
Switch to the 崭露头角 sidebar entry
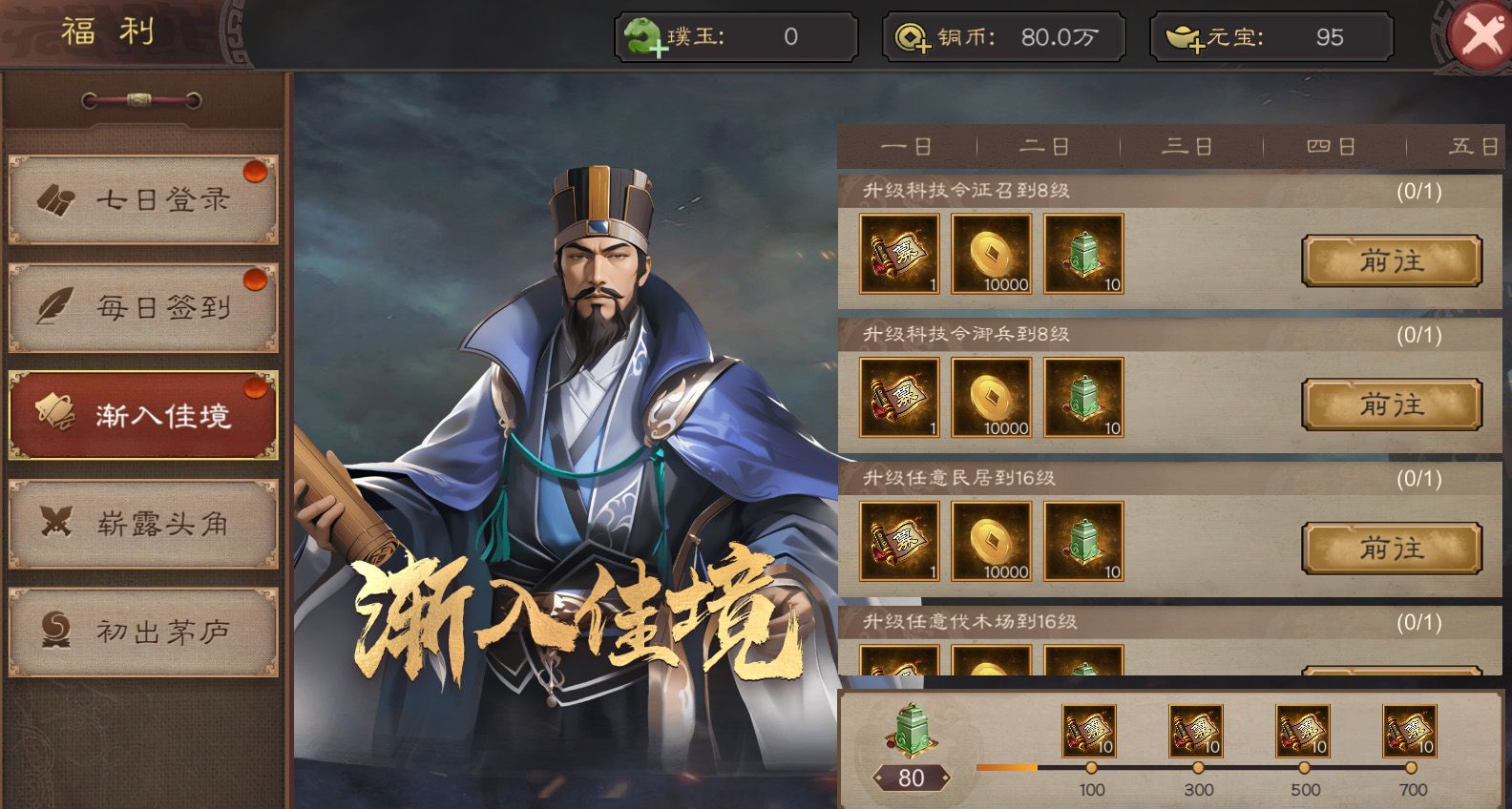coord(143,524)
